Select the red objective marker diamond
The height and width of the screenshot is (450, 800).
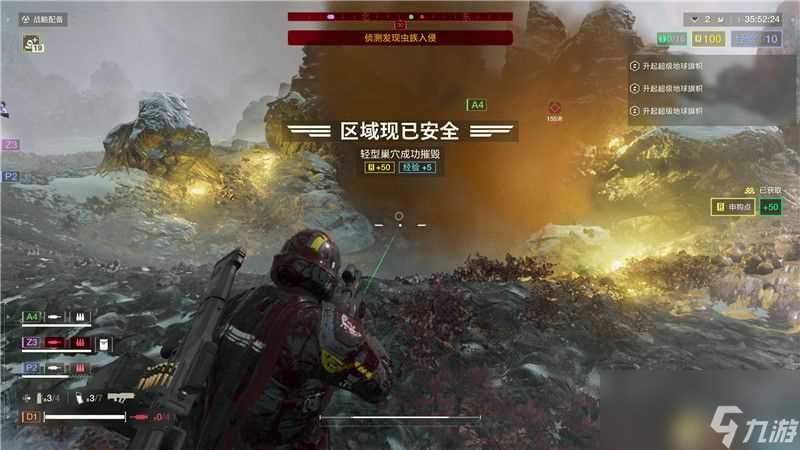[x=554, y=107]
